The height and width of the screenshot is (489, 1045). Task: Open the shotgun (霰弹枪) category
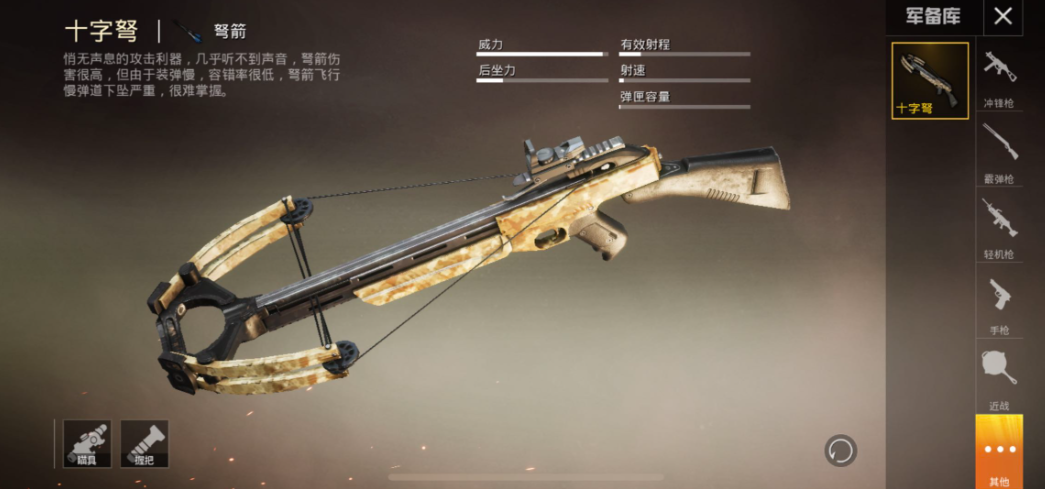[x=999, y=152]
